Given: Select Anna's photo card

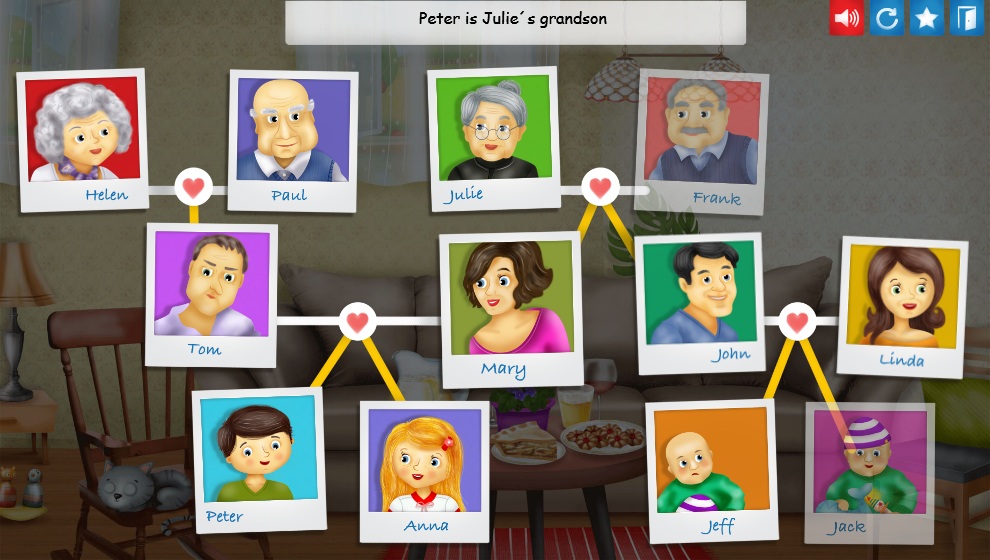Looking at the screenshot, I should [425, 468].
